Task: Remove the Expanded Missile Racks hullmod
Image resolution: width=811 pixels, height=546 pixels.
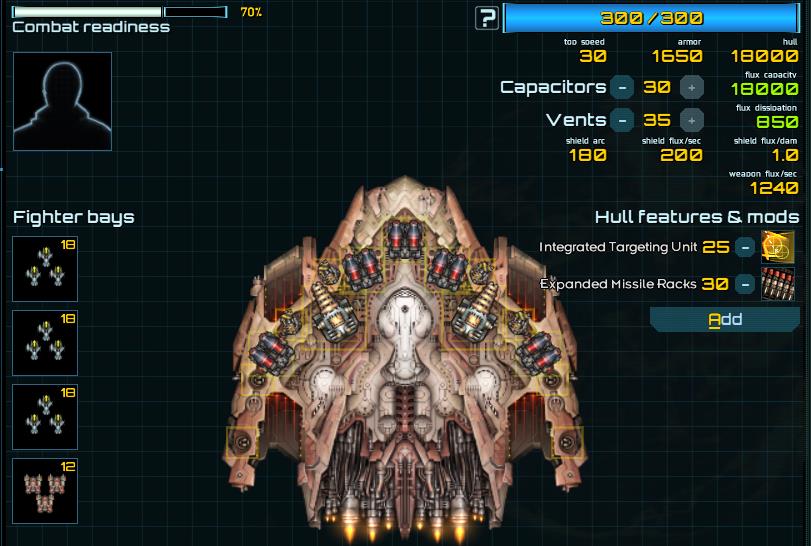Action: (x=744, y=284)
